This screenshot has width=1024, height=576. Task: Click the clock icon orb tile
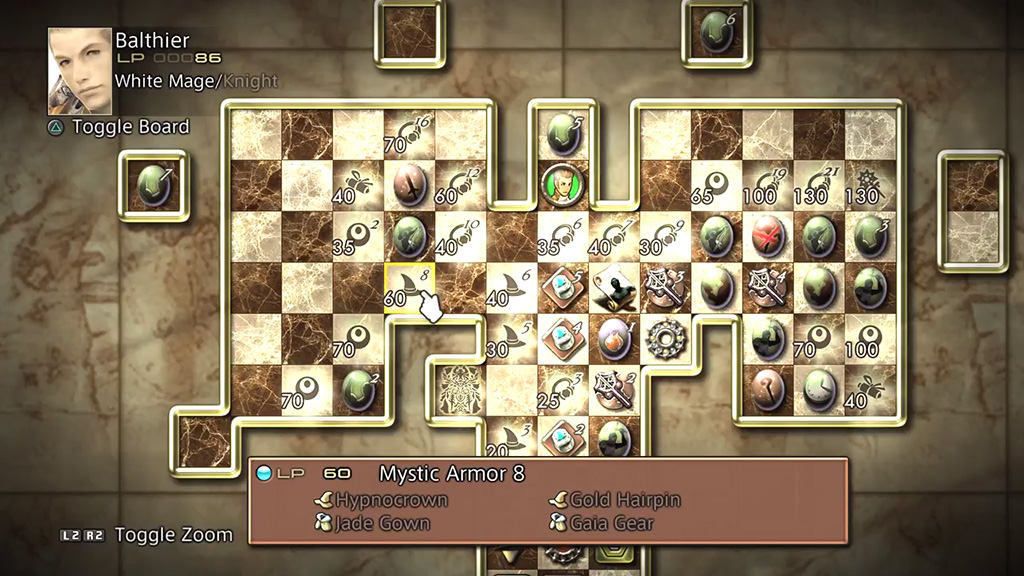click(x=819, y=390)
